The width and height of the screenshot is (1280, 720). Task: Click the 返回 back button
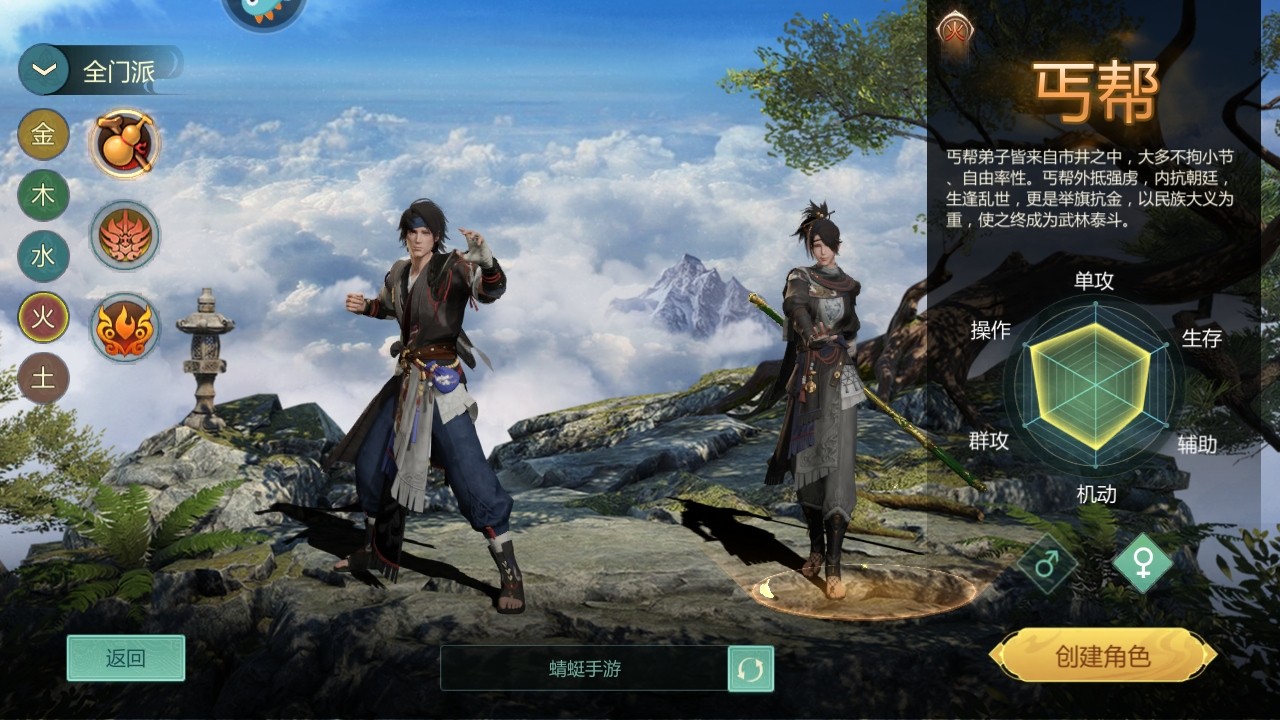pyautogui.click(x=126, y=658)
